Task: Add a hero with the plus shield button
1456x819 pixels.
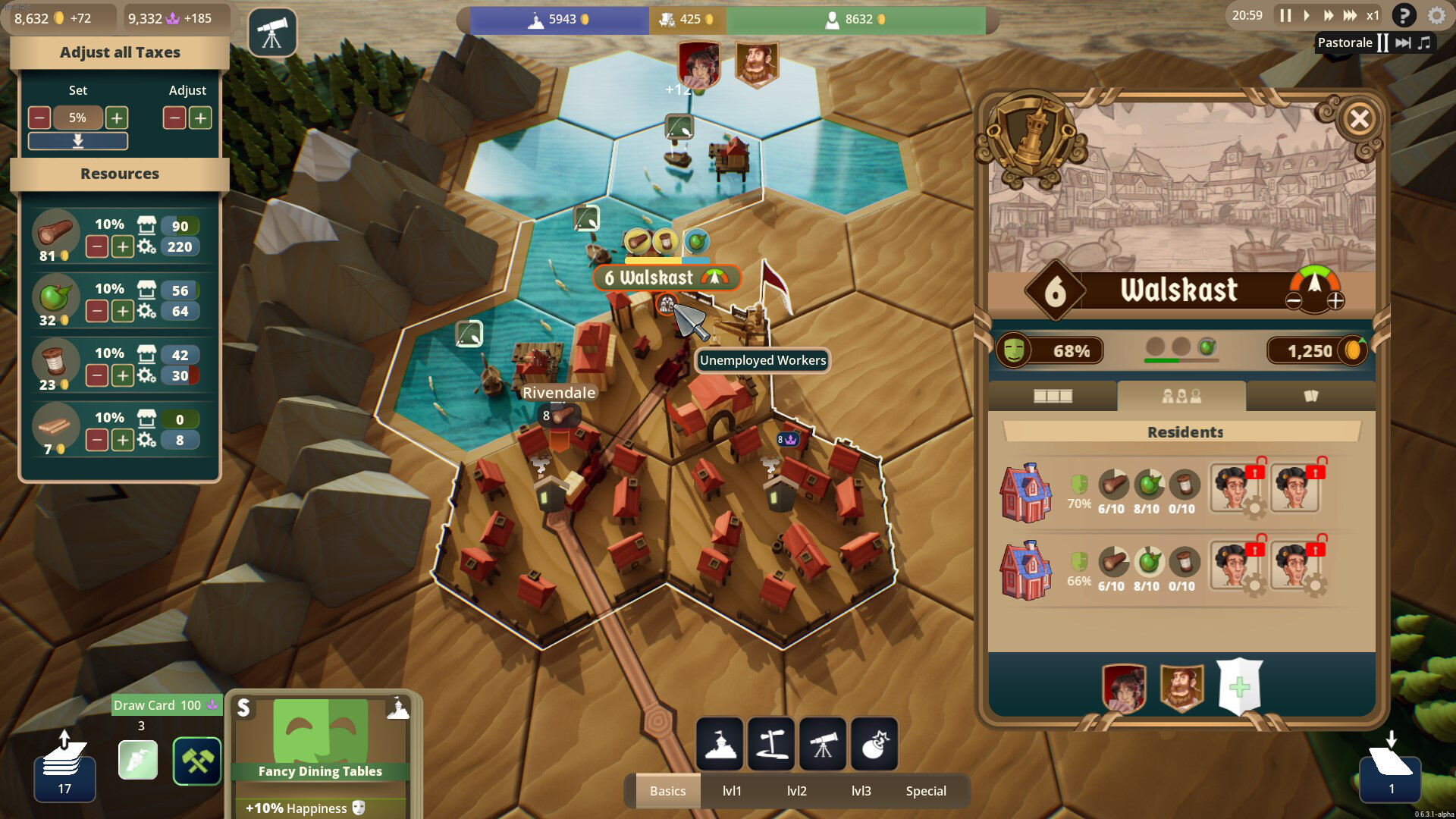Action: (1241, 687)
